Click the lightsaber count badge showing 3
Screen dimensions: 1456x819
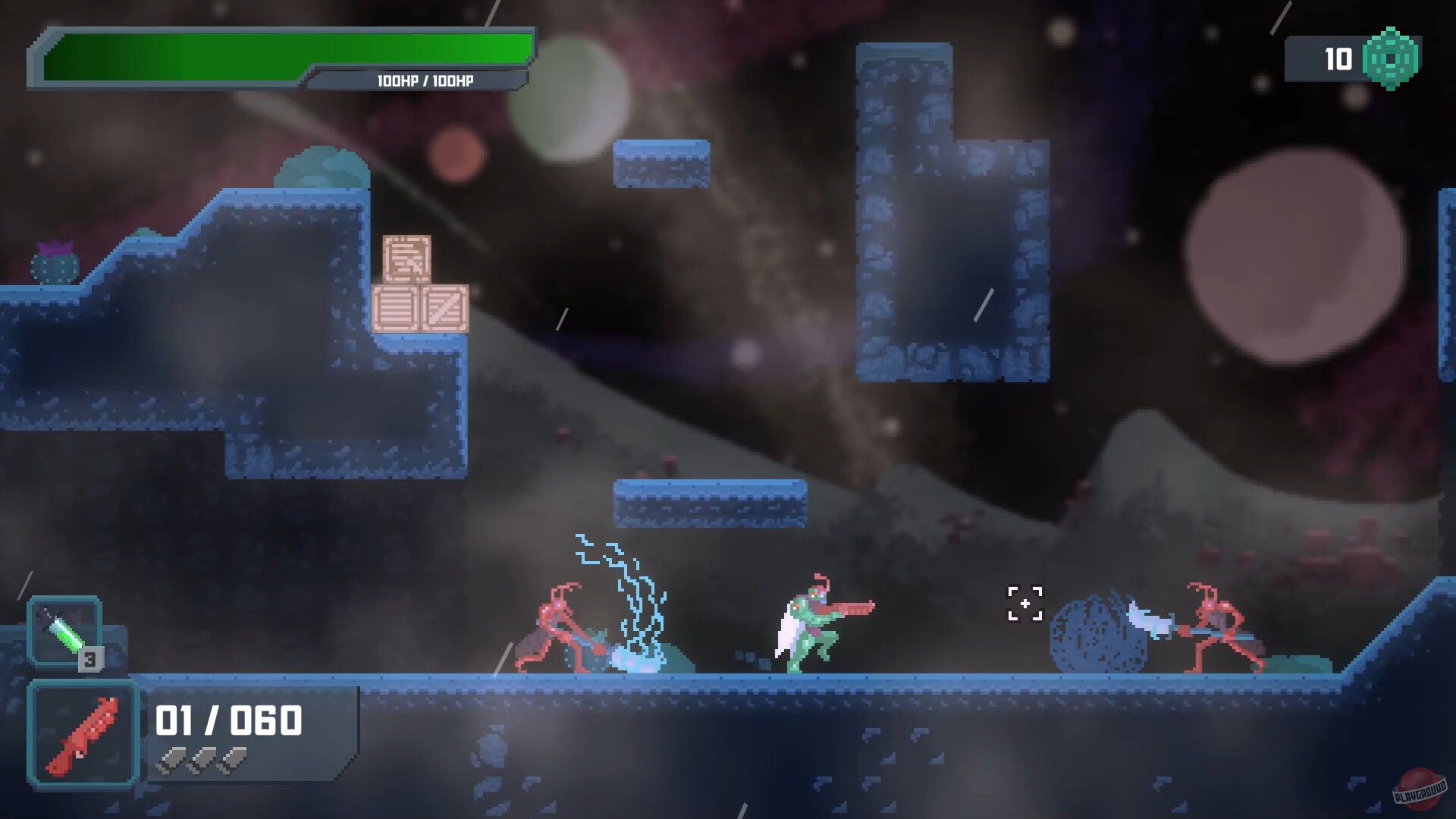[91, 659]
